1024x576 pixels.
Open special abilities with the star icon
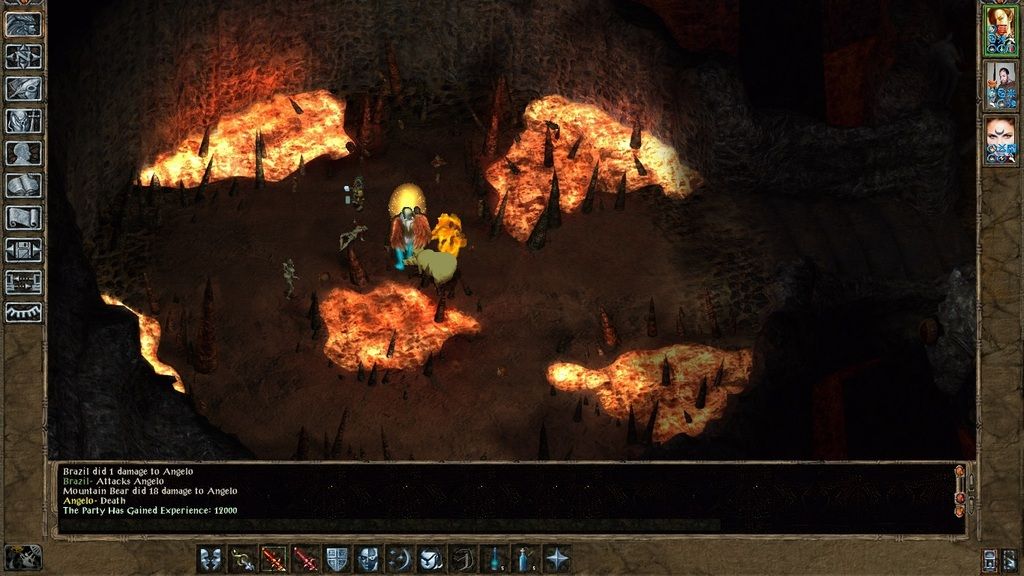point(557,559)
